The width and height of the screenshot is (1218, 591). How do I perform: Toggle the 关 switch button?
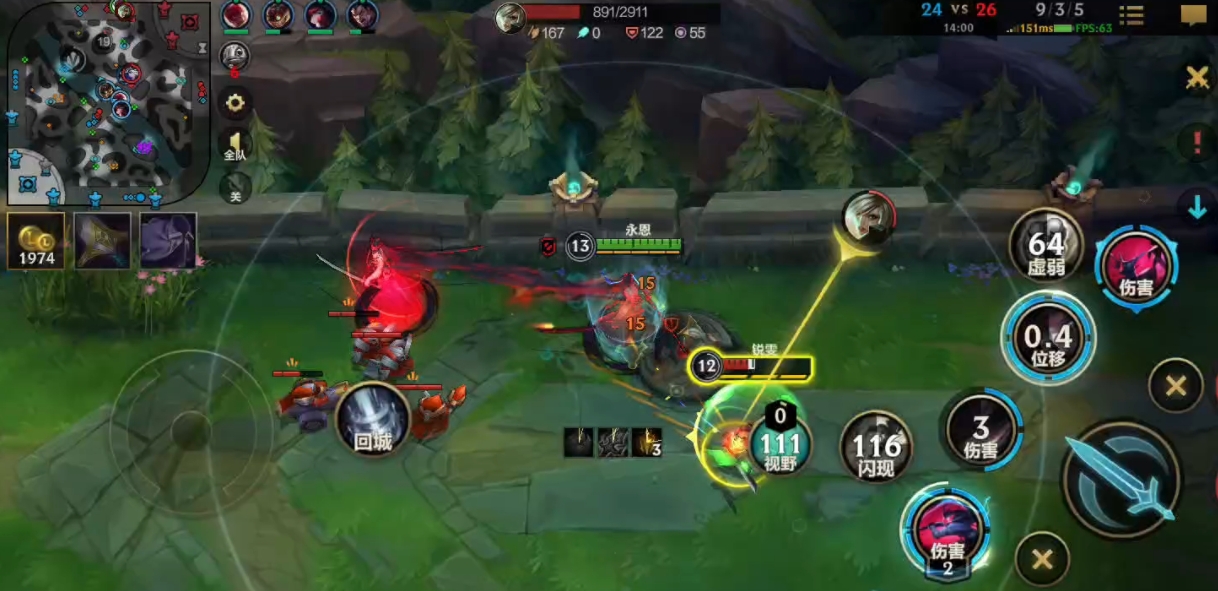(x=235, y=187)
